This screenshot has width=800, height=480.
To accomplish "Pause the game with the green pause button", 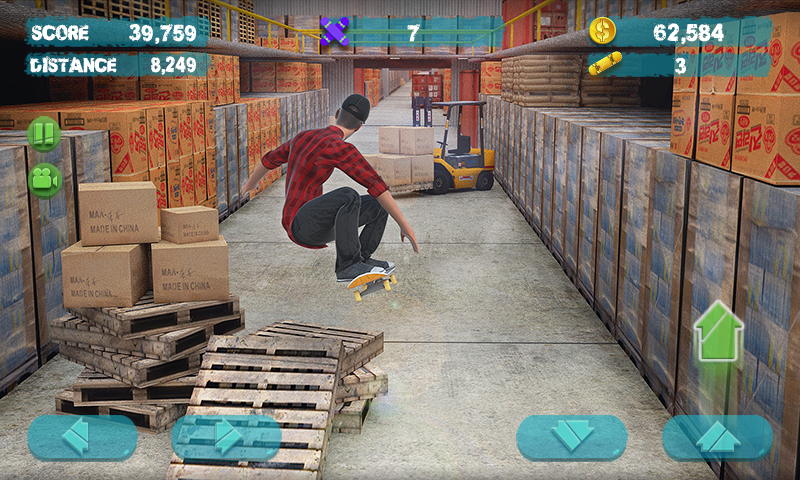I will pos(44,134).
